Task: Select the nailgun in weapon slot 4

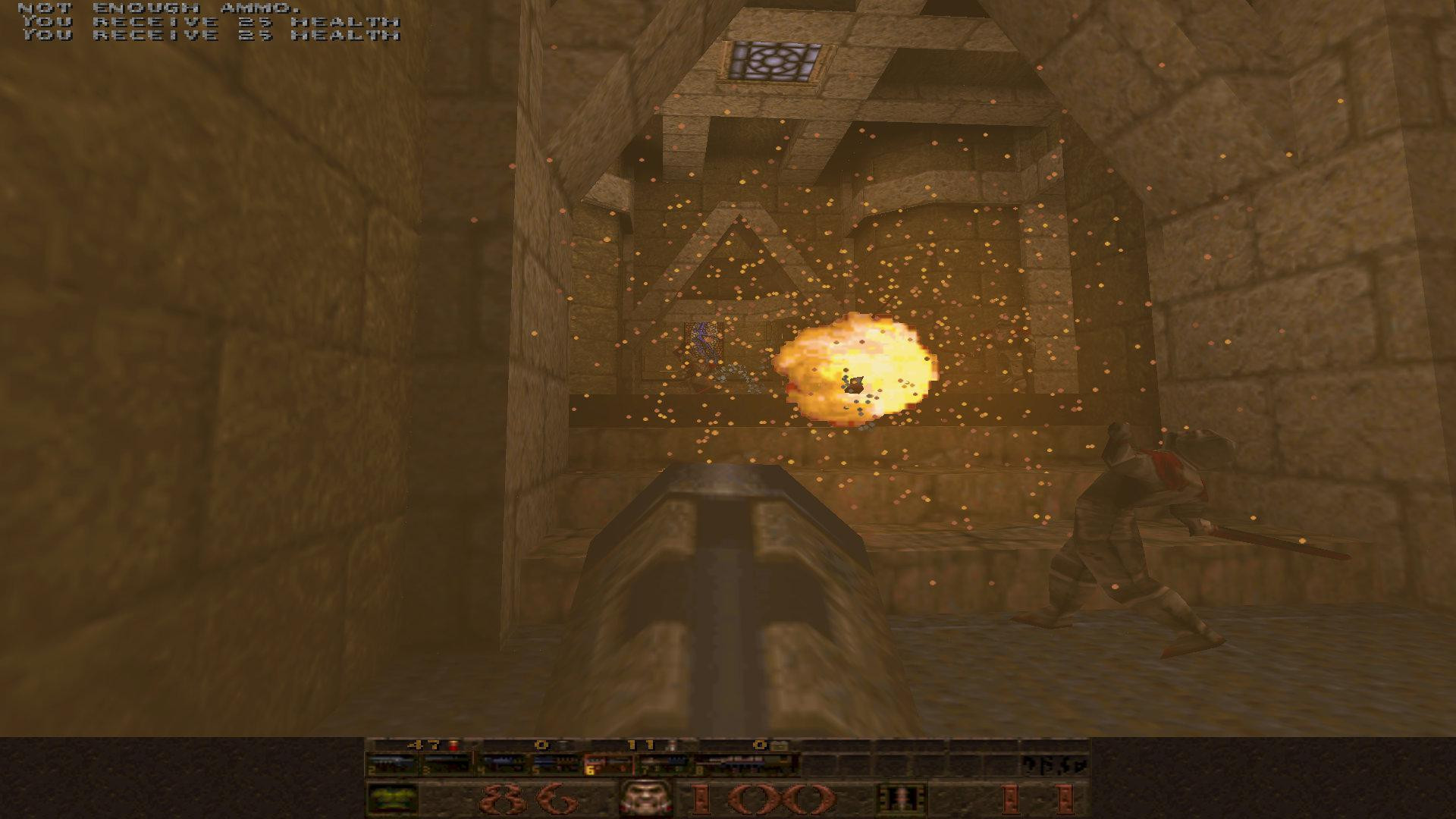Action: 500,762
